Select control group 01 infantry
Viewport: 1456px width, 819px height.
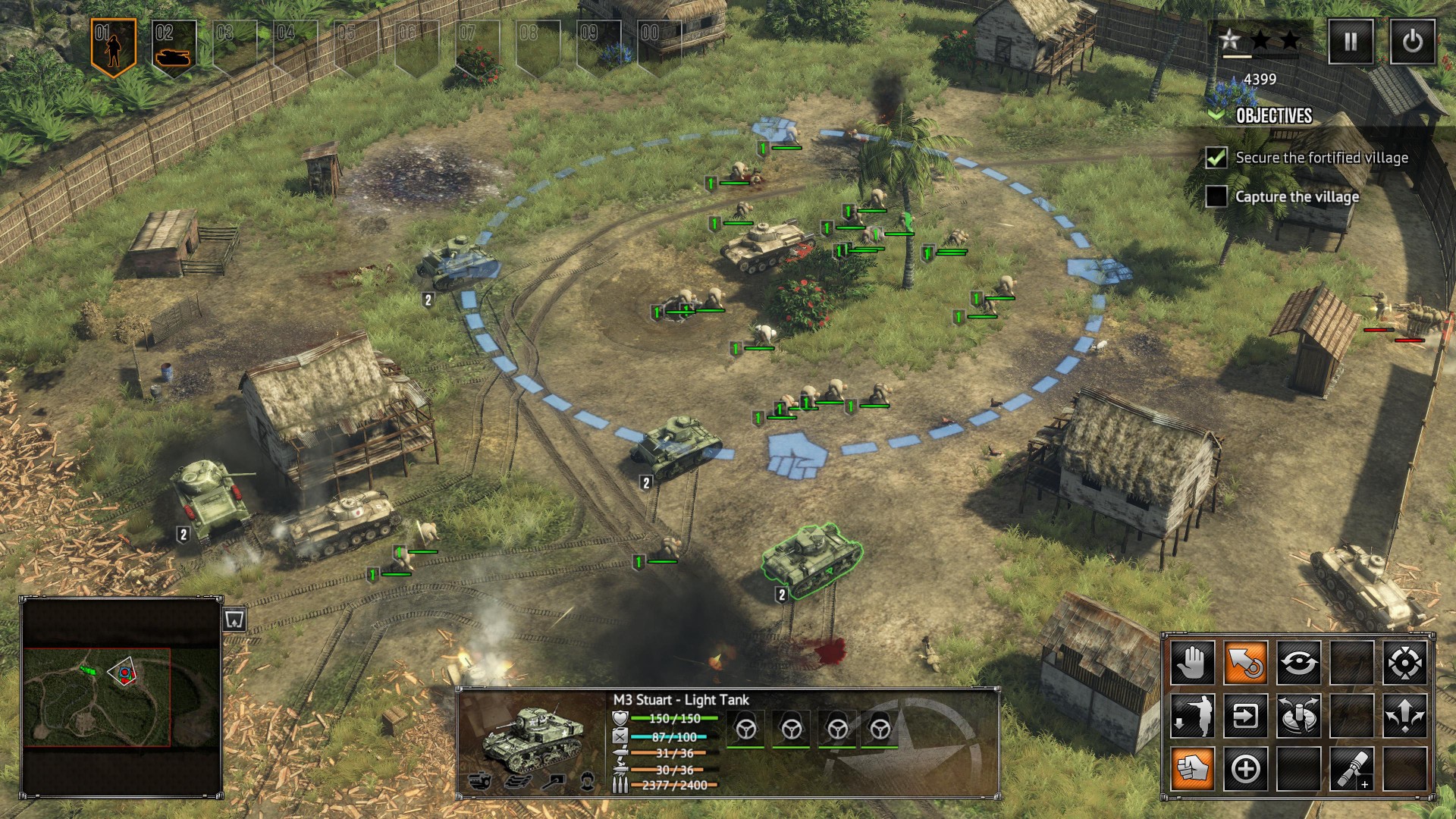coord(113,45)
